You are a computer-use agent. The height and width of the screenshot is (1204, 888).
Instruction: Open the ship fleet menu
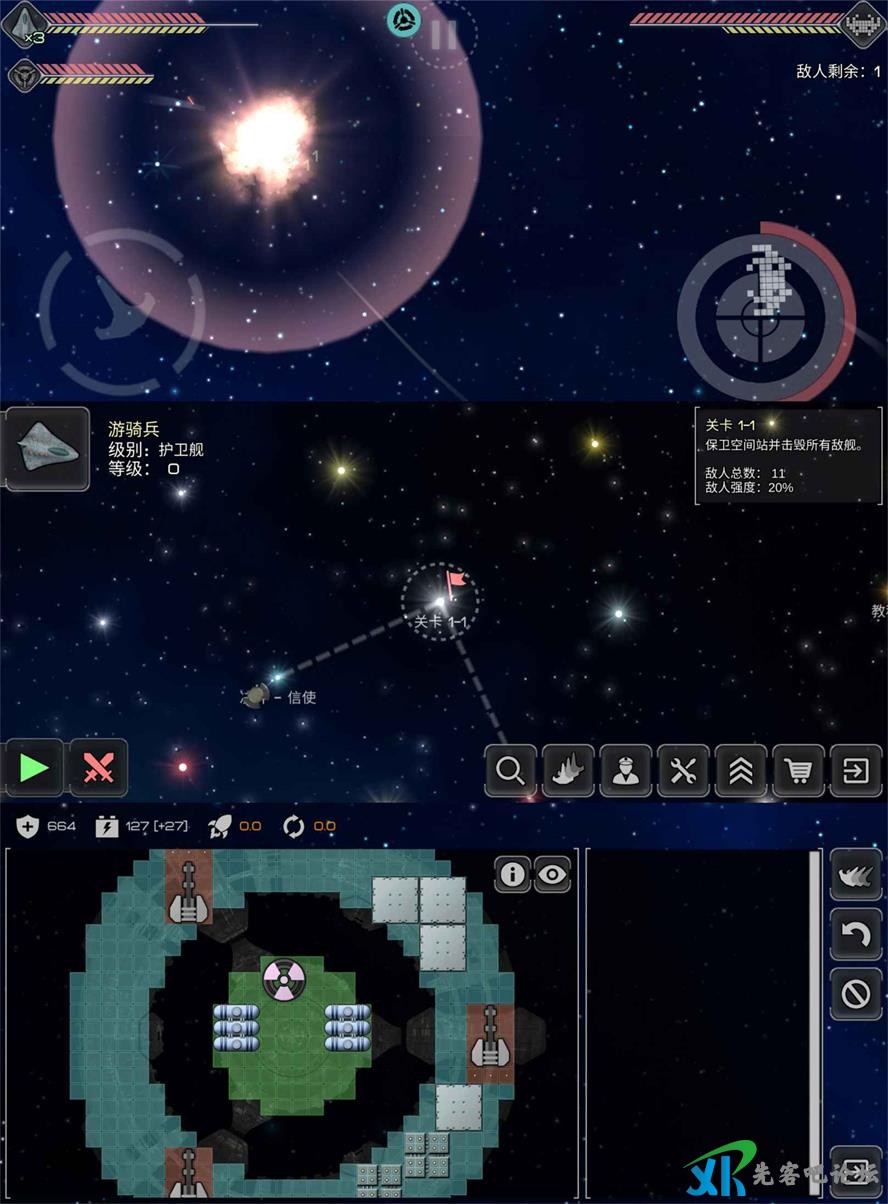tap(568, 771)
